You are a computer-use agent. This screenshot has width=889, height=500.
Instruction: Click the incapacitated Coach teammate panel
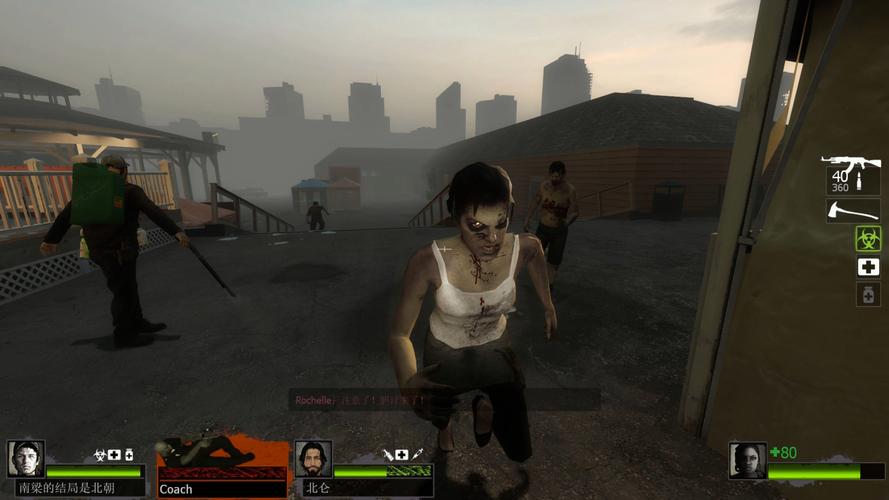[x=221, y=464]
